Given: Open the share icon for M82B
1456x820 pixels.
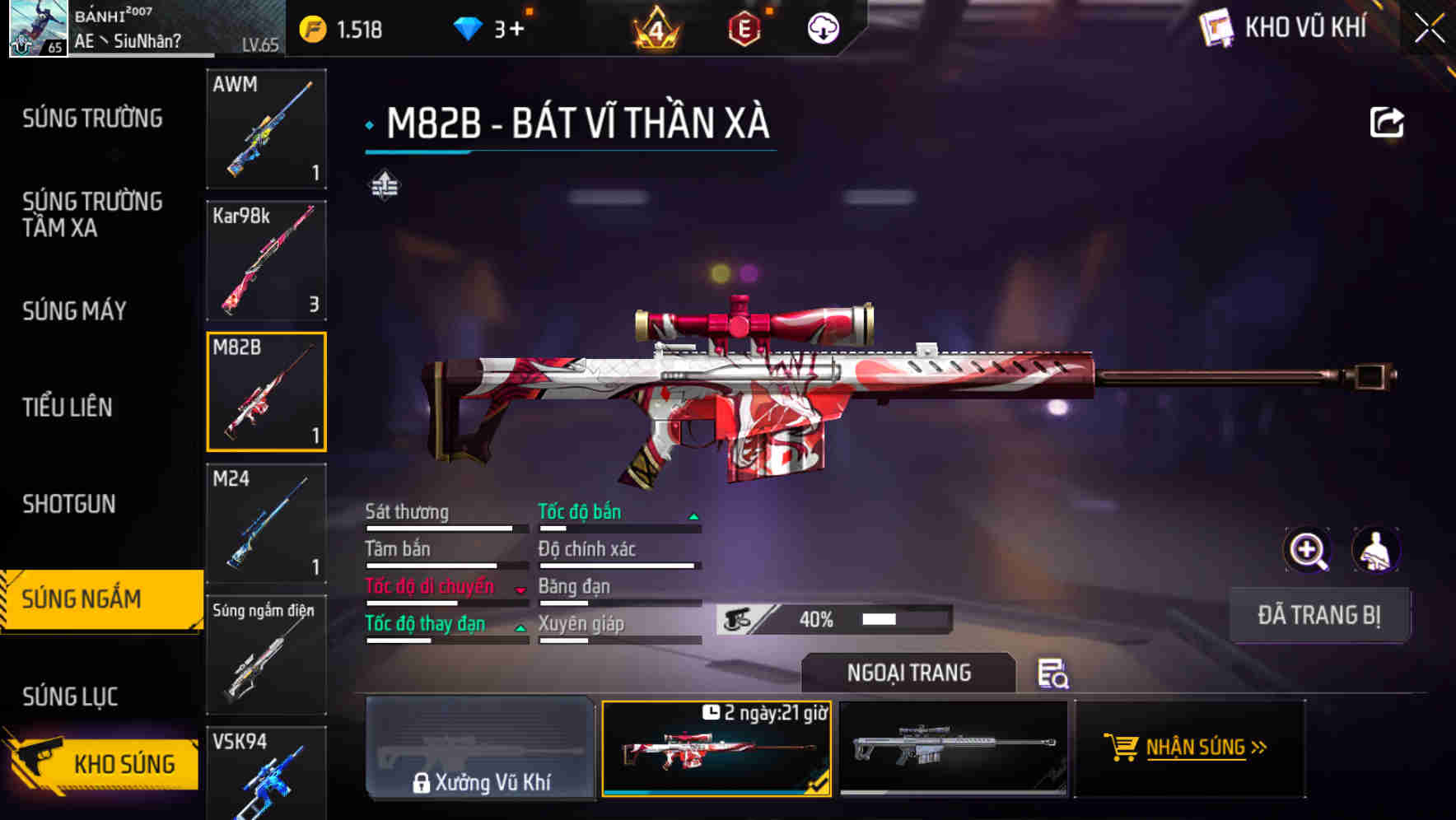Looking at the screenshot, I should pyautogui.click(x=1388, y=122).
